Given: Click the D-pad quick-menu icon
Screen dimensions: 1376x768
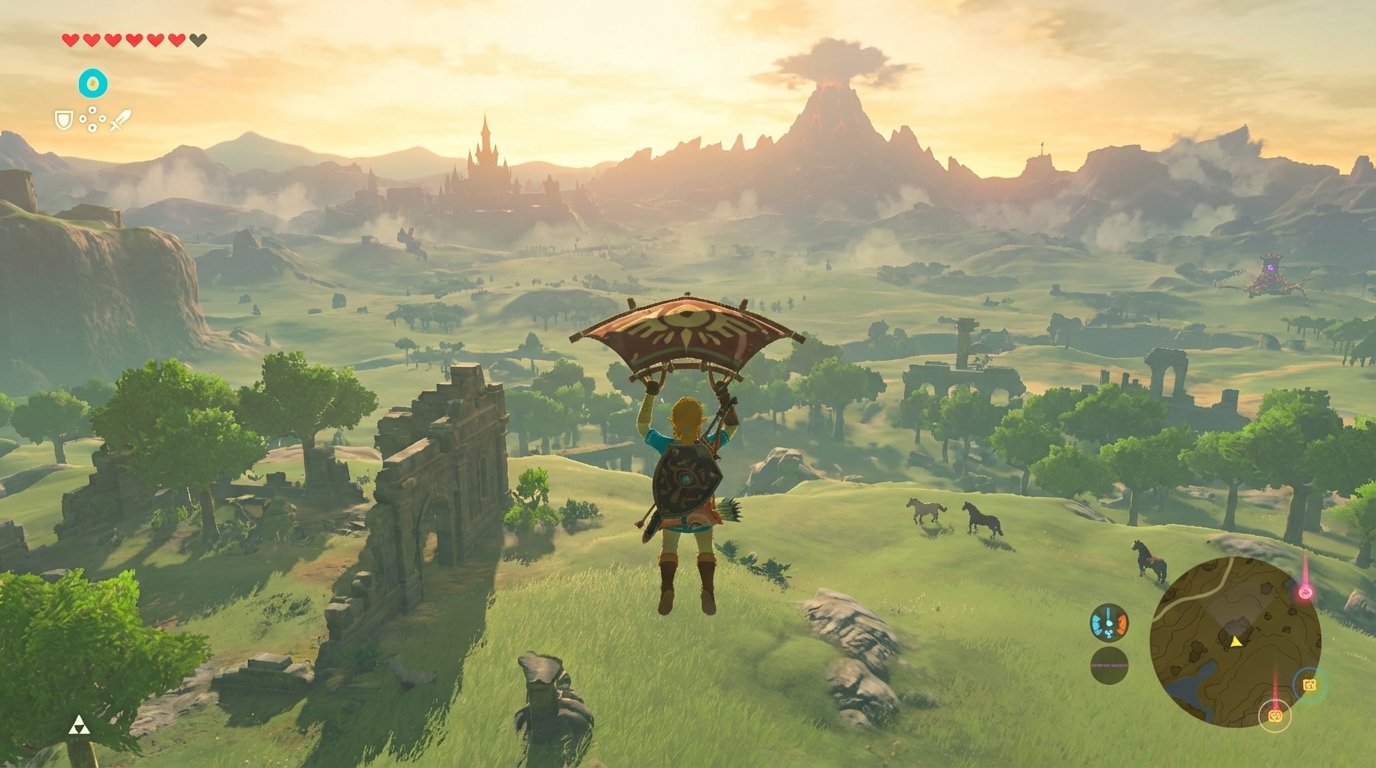Looking at the screenshot, I should point(92,119).
